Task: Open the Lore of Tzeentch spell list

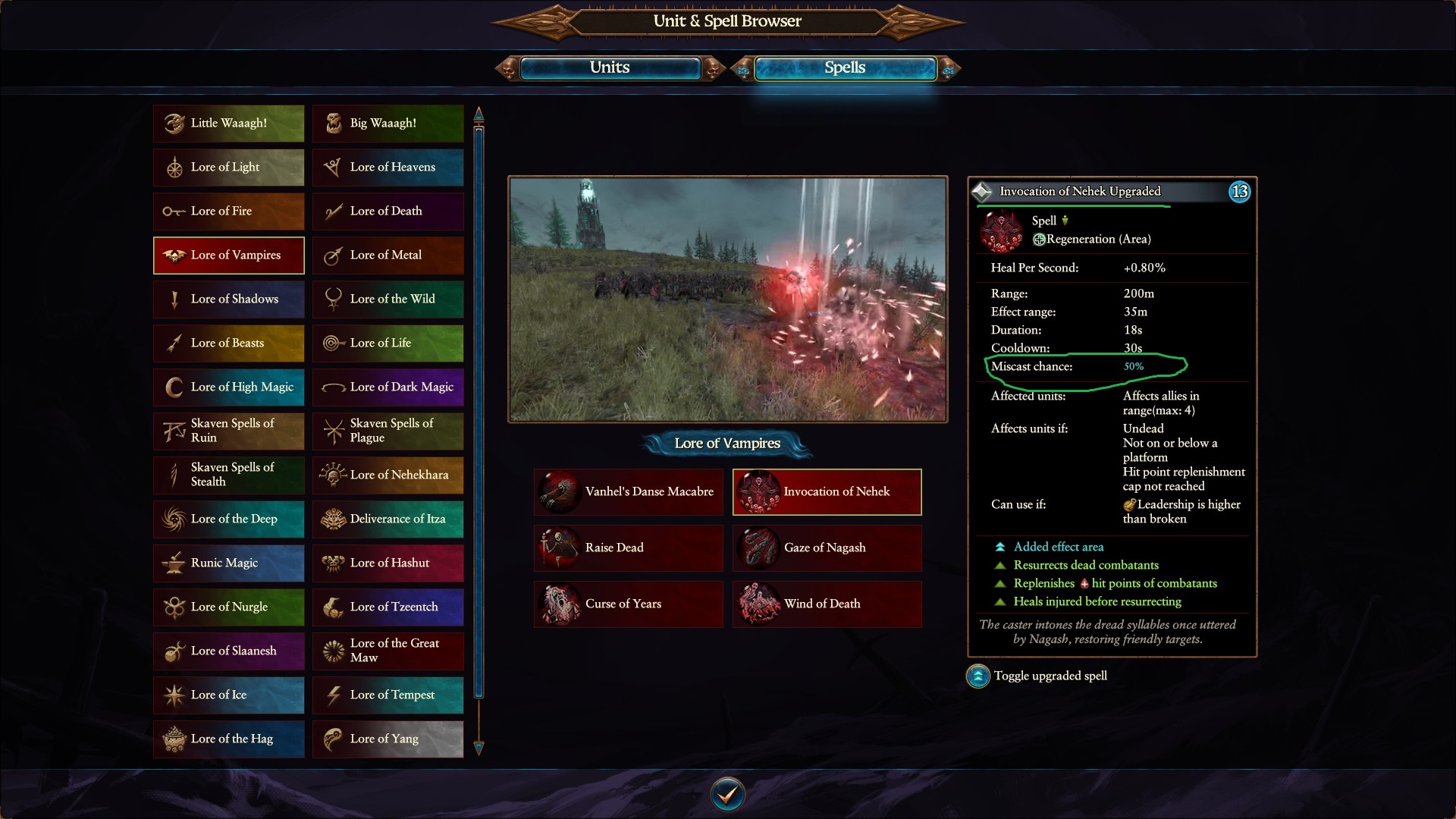Action: point(388,607)
